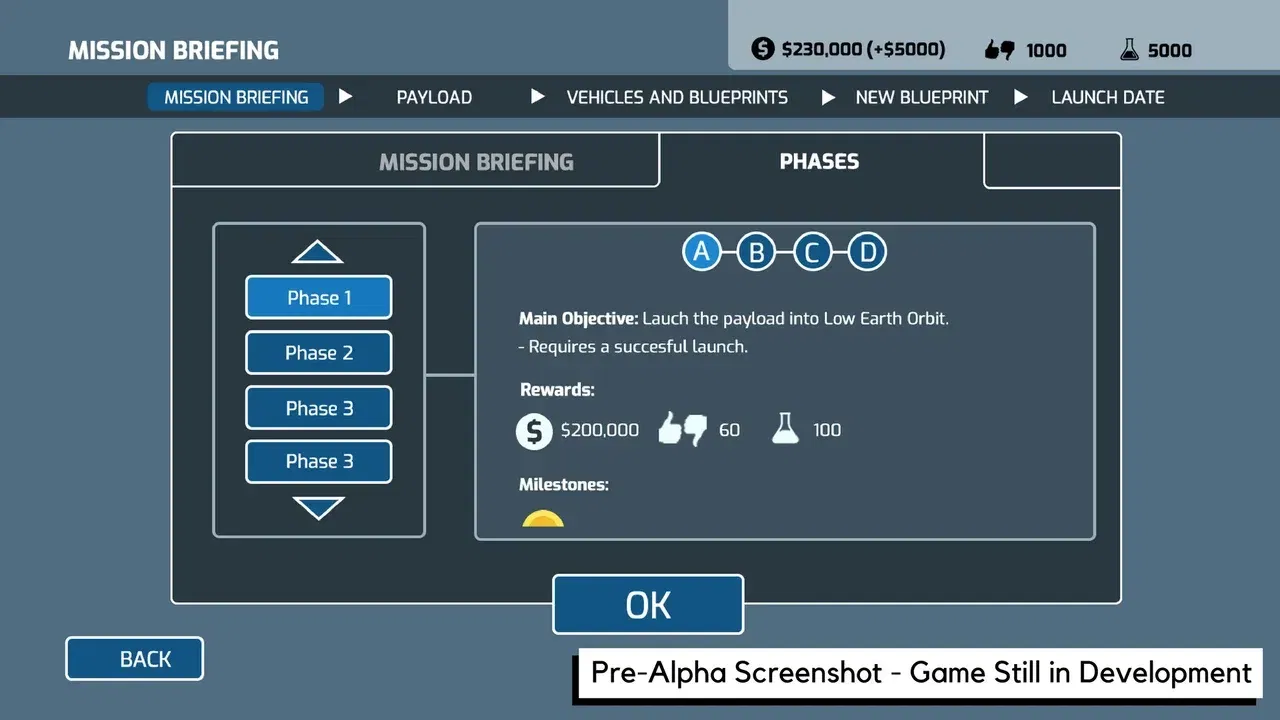Select phase step A in the progress chain
This screenshot has height=720, width=1280.
701,251
